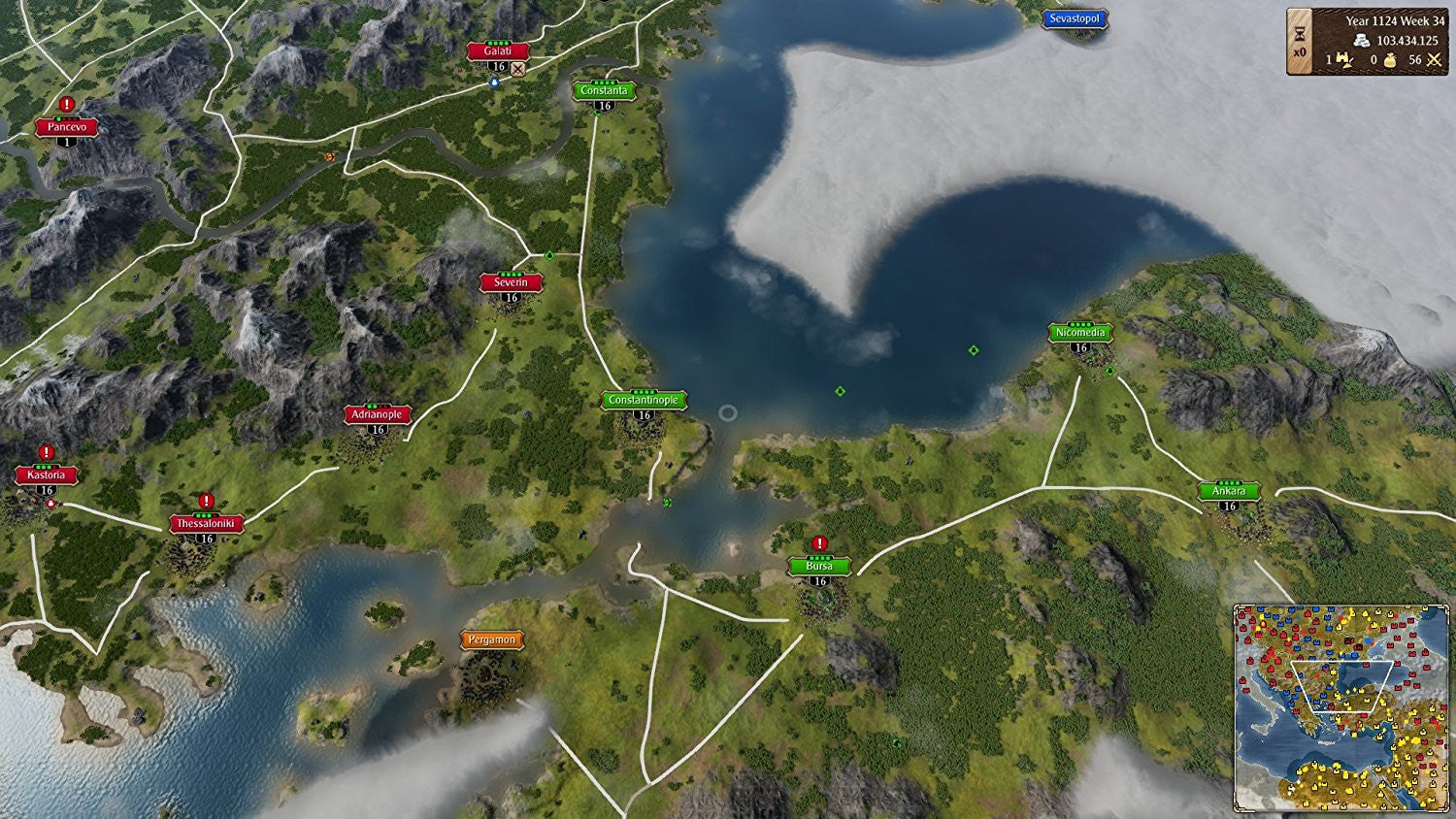Choose the blue Sevastopol city label

(1075, 18)
